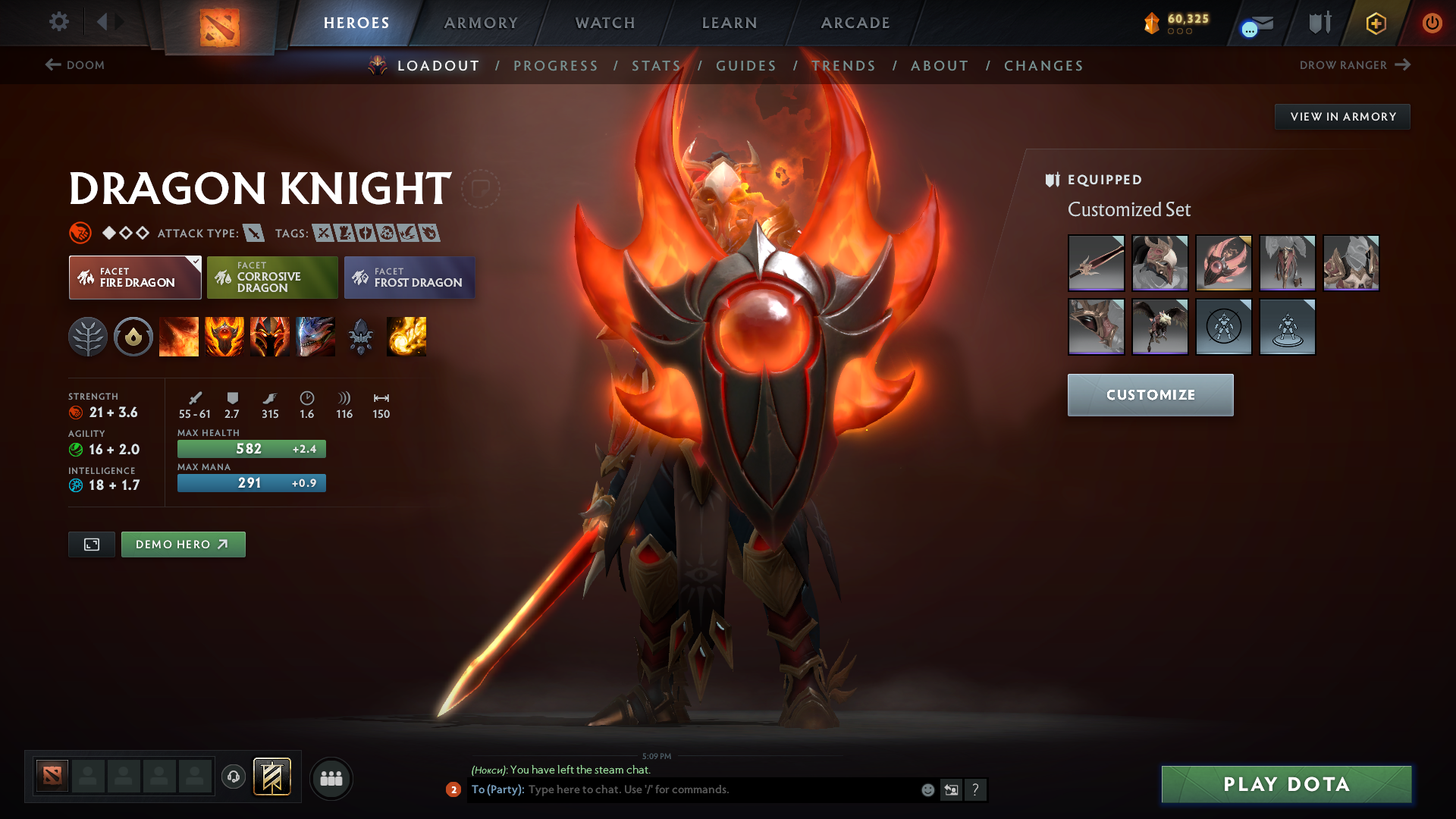Open the friends list icon
The image size is (1456, 819).
[x=331, y=779]
